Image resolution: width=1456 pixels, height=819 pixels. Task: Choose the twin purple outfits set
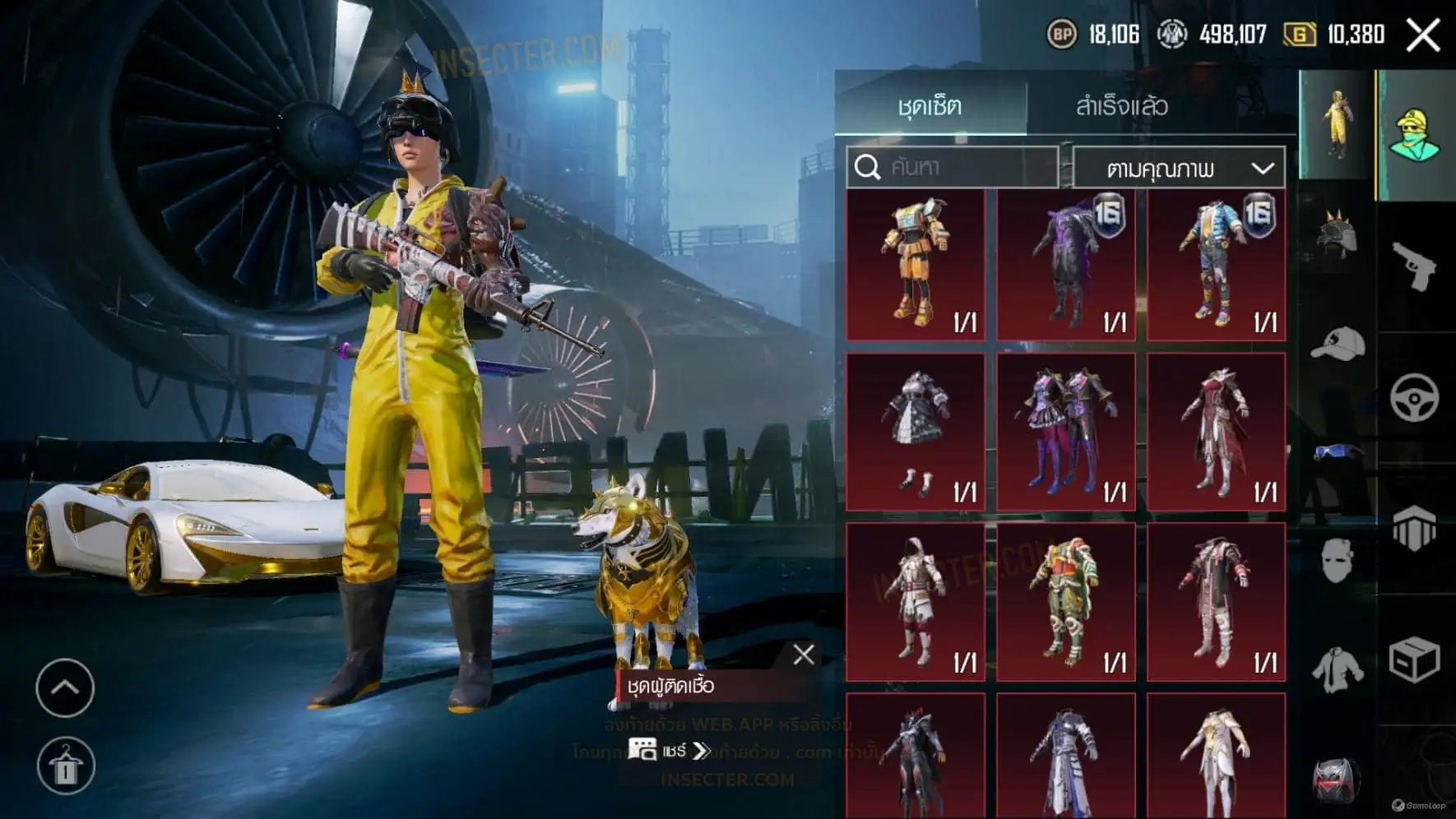(x=1066, y=433)
